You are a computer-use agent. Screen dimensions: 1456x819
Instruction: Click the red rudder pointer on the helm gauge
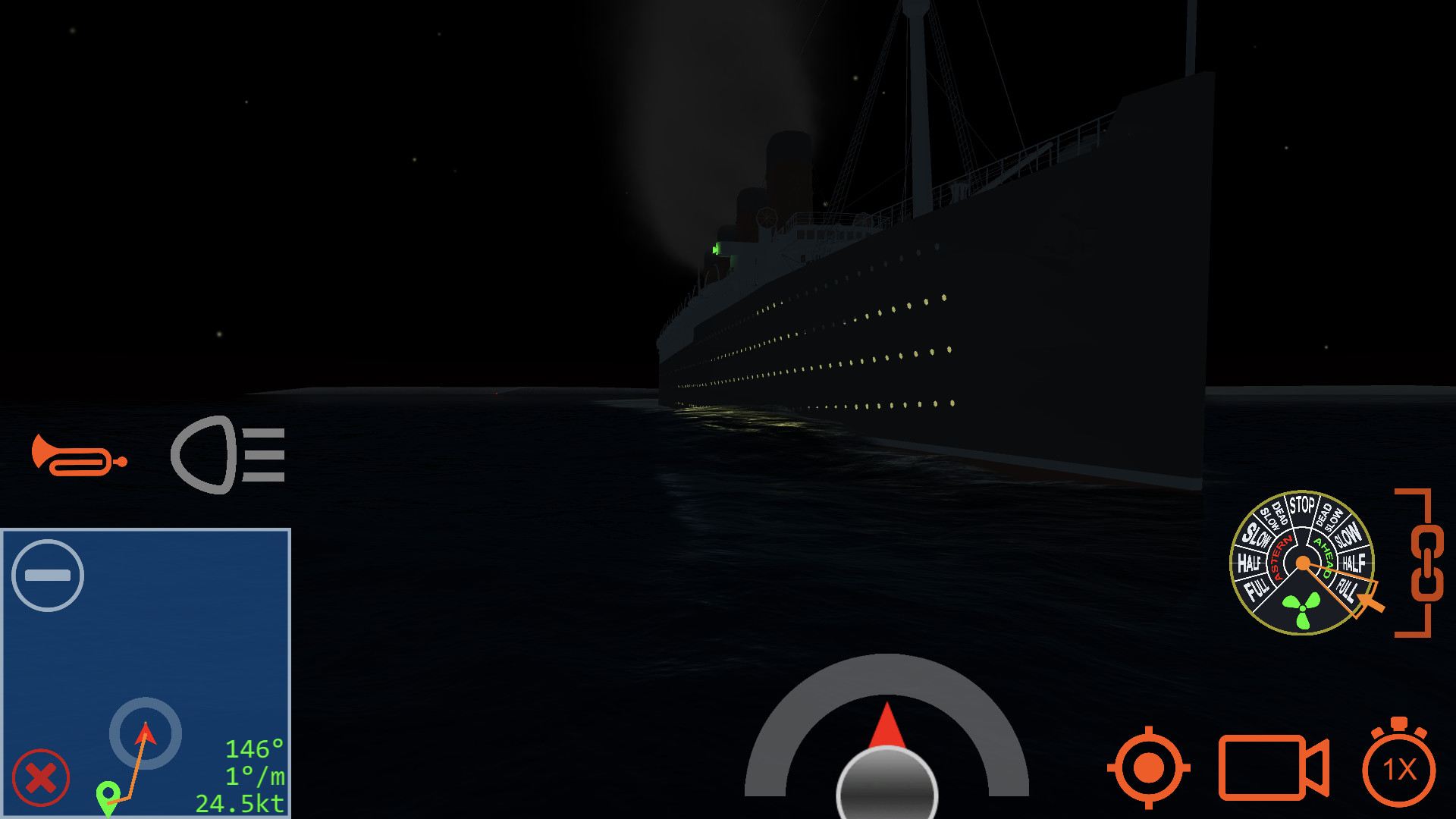click(x=887, y=724)
